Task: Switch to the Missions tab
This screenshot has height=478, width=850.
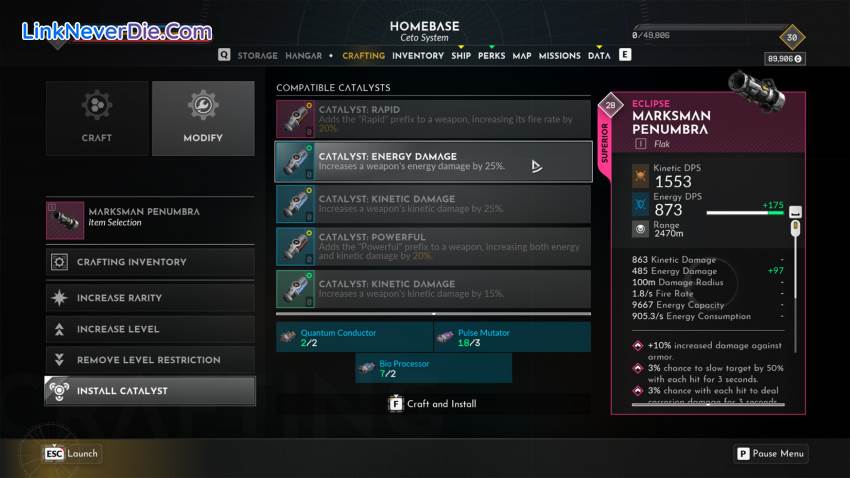Action: 559,56
